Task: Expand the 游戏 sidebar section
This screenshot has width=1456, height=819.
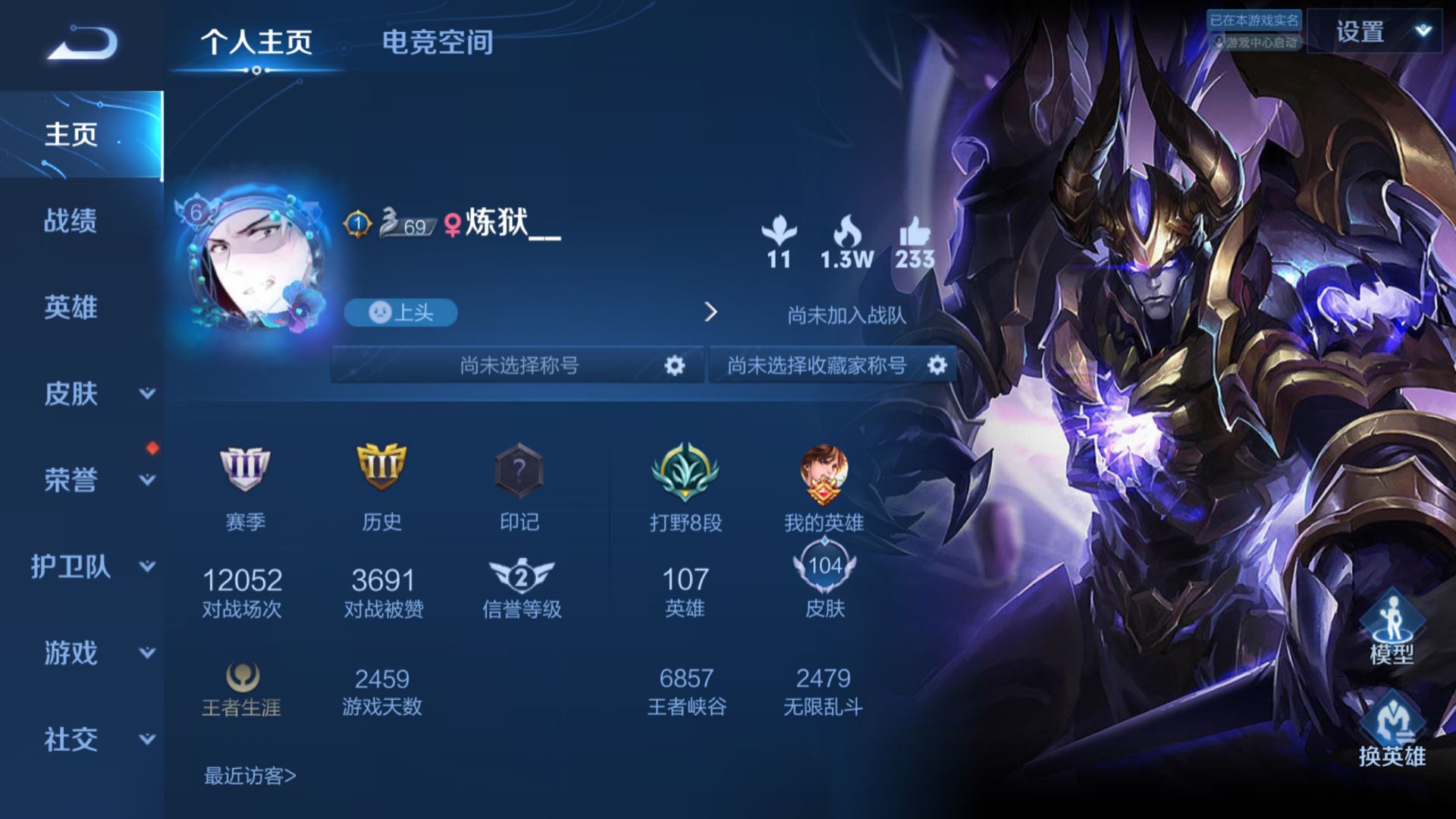Action: (147, 653)
